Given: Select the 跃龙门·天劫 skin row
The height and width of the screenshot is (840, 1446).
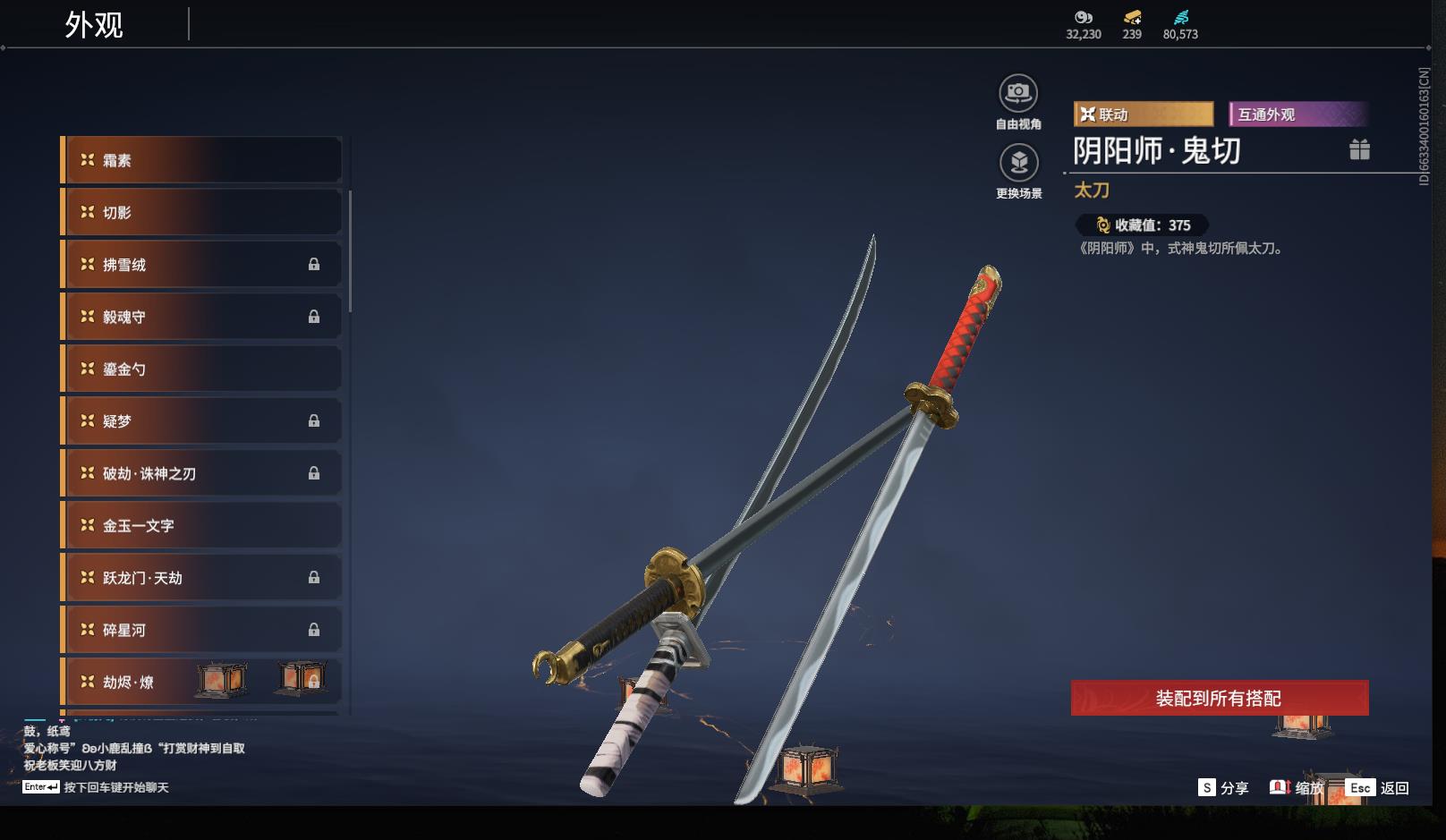Looking at the screenshot, I should 201,578.
